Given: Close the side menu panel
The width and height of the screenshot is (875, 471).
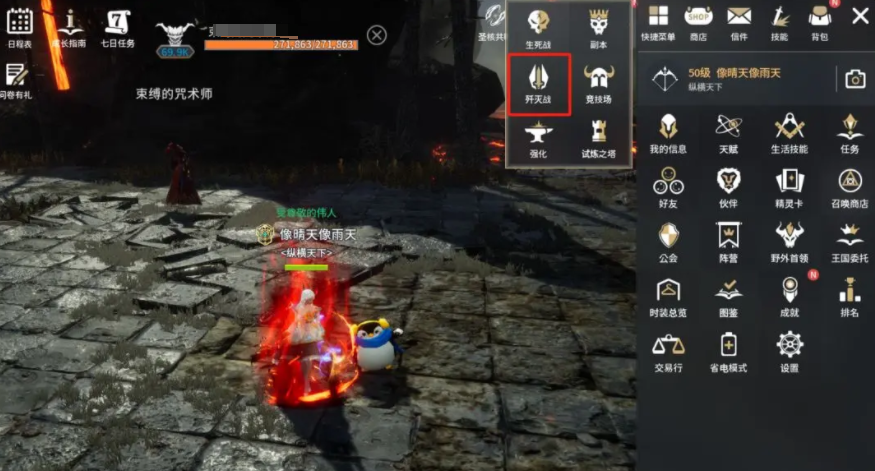Looking at the screenshot, I should (859, 15).
